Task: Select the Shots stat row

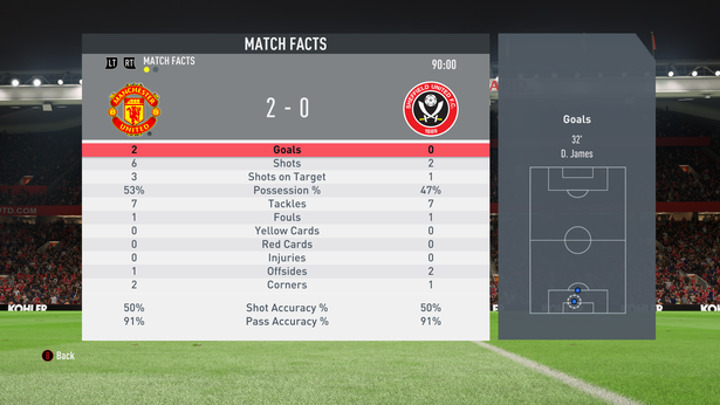Action: [286, 164]
